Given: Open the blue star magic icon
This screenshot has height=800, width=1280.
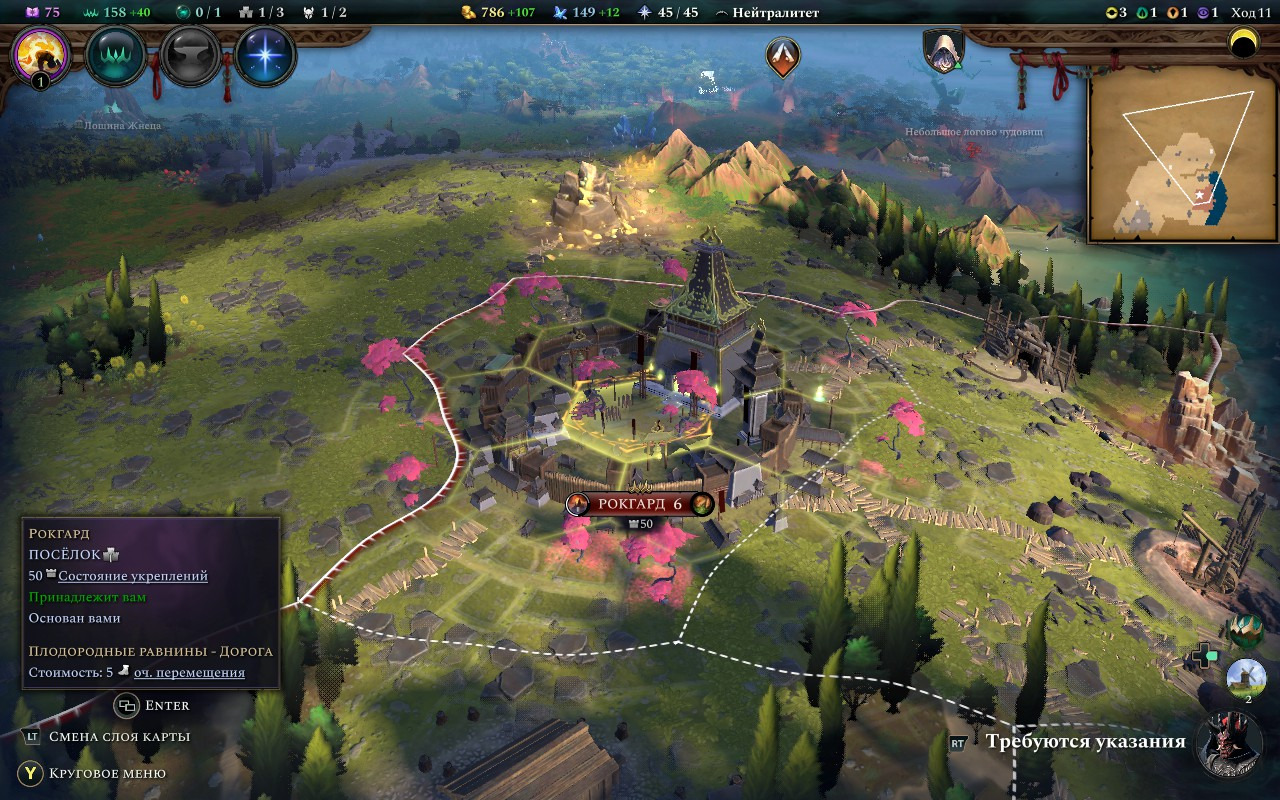Looking at the screenshot, I should tap(266, 56).
